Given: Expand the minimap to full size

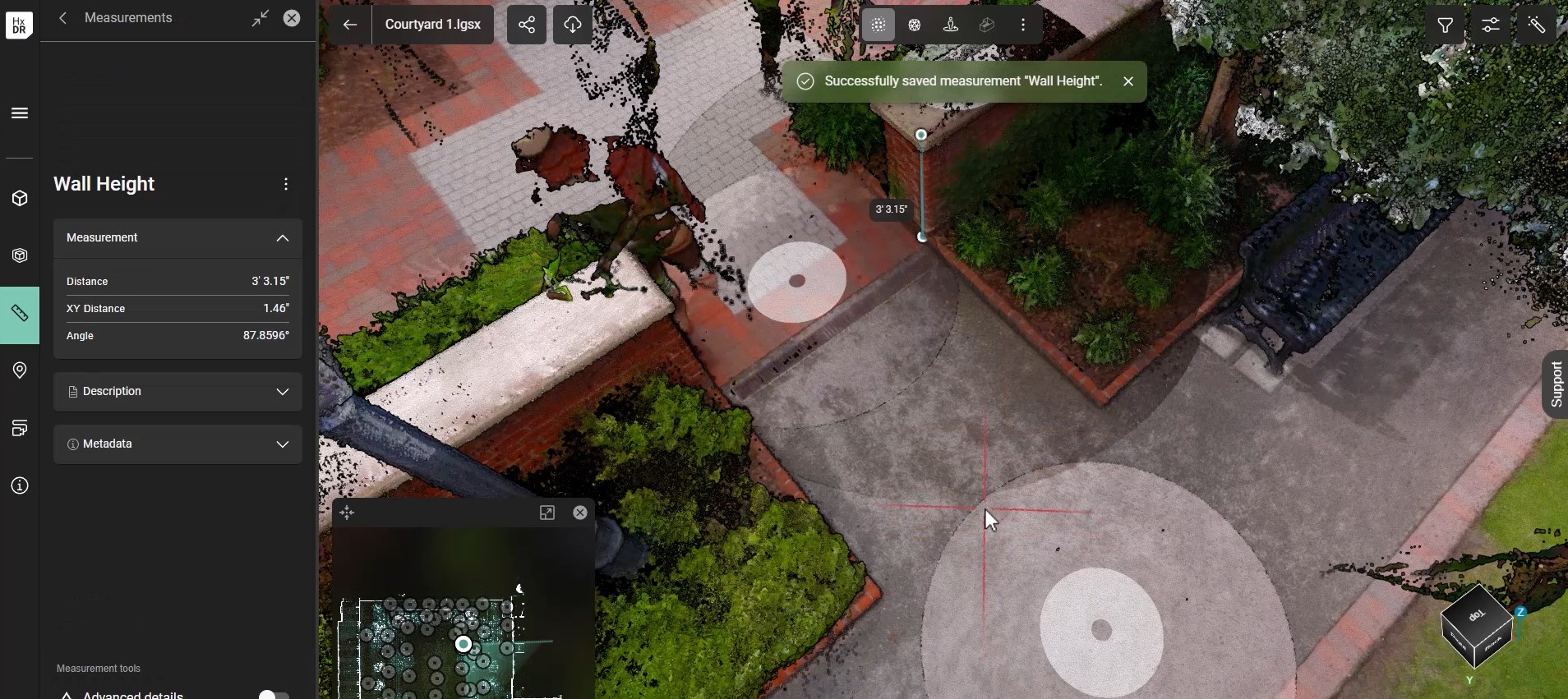Looking at the screenshot, I should pyautogui.click(x=547, y=513).
